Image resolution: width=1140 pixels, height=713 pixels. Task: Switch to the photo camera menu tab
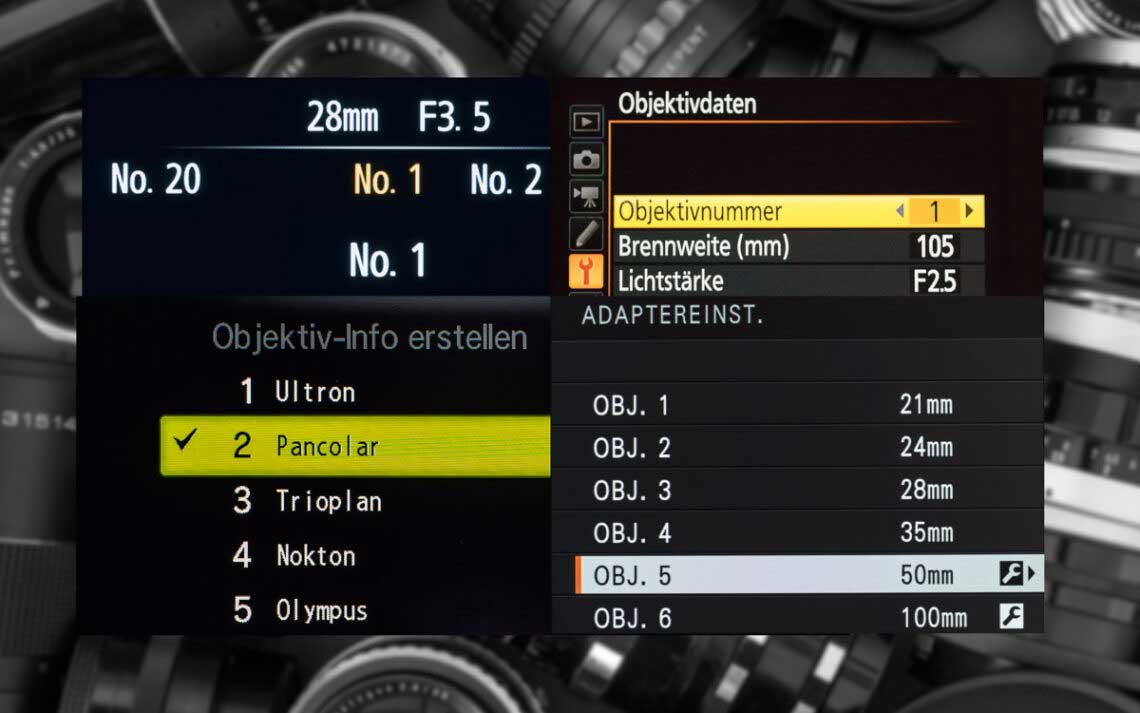[586, 159]
